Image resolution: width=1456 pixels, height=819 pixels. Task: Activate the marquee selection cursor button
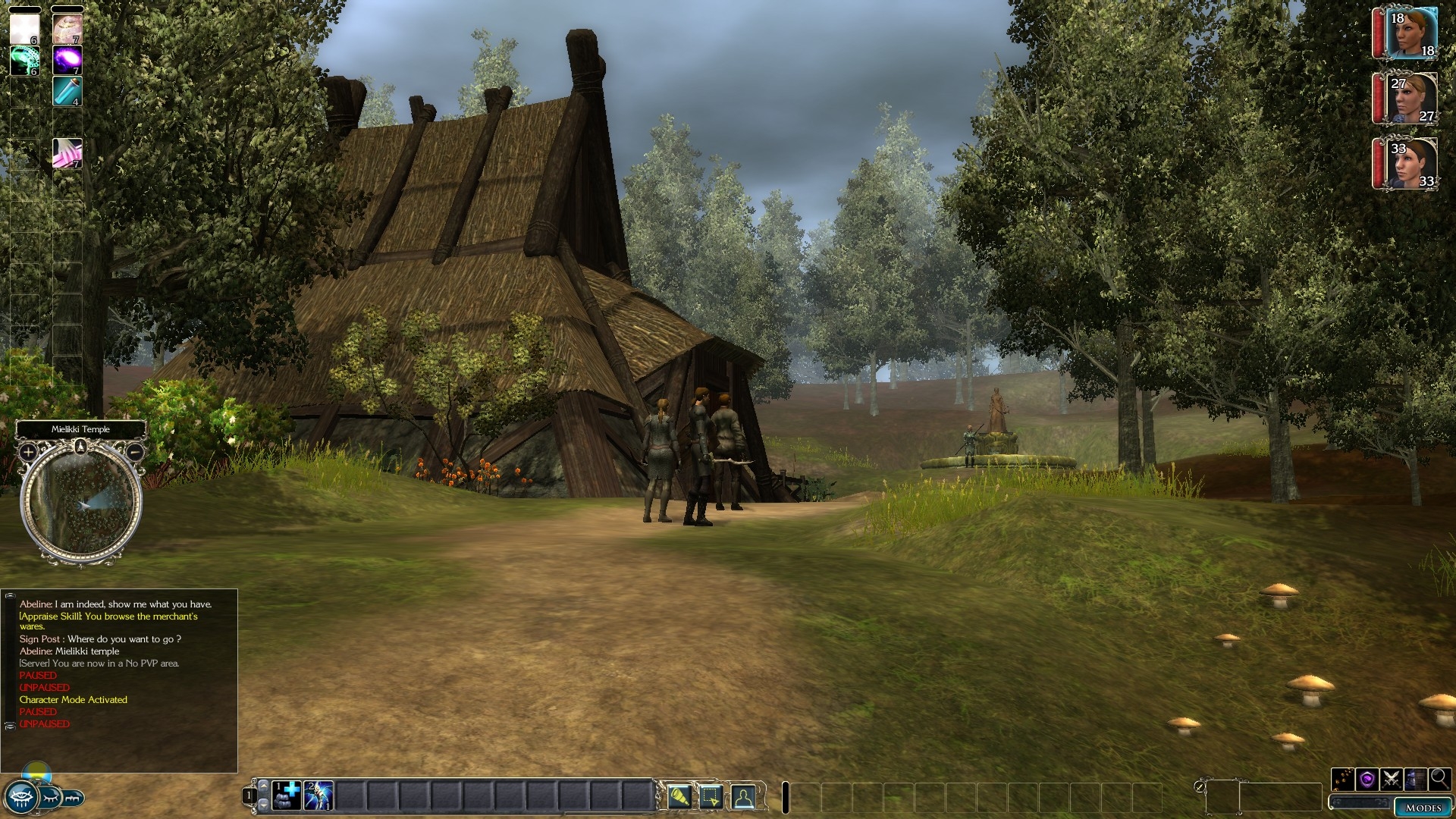(711, 796)
